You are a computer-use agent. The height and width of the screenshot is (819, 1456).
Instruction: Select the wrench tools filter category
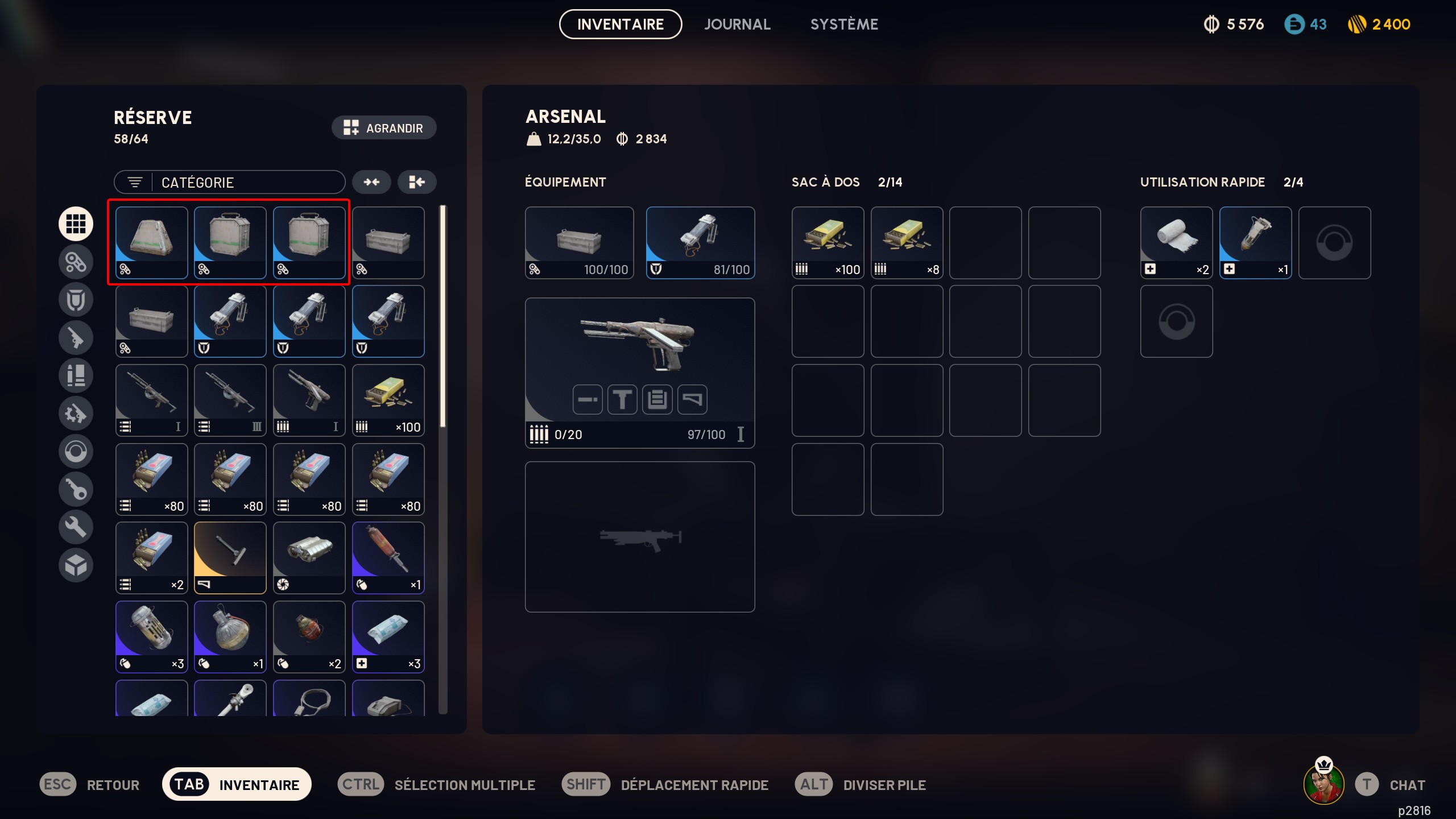(x=76, y=527)
